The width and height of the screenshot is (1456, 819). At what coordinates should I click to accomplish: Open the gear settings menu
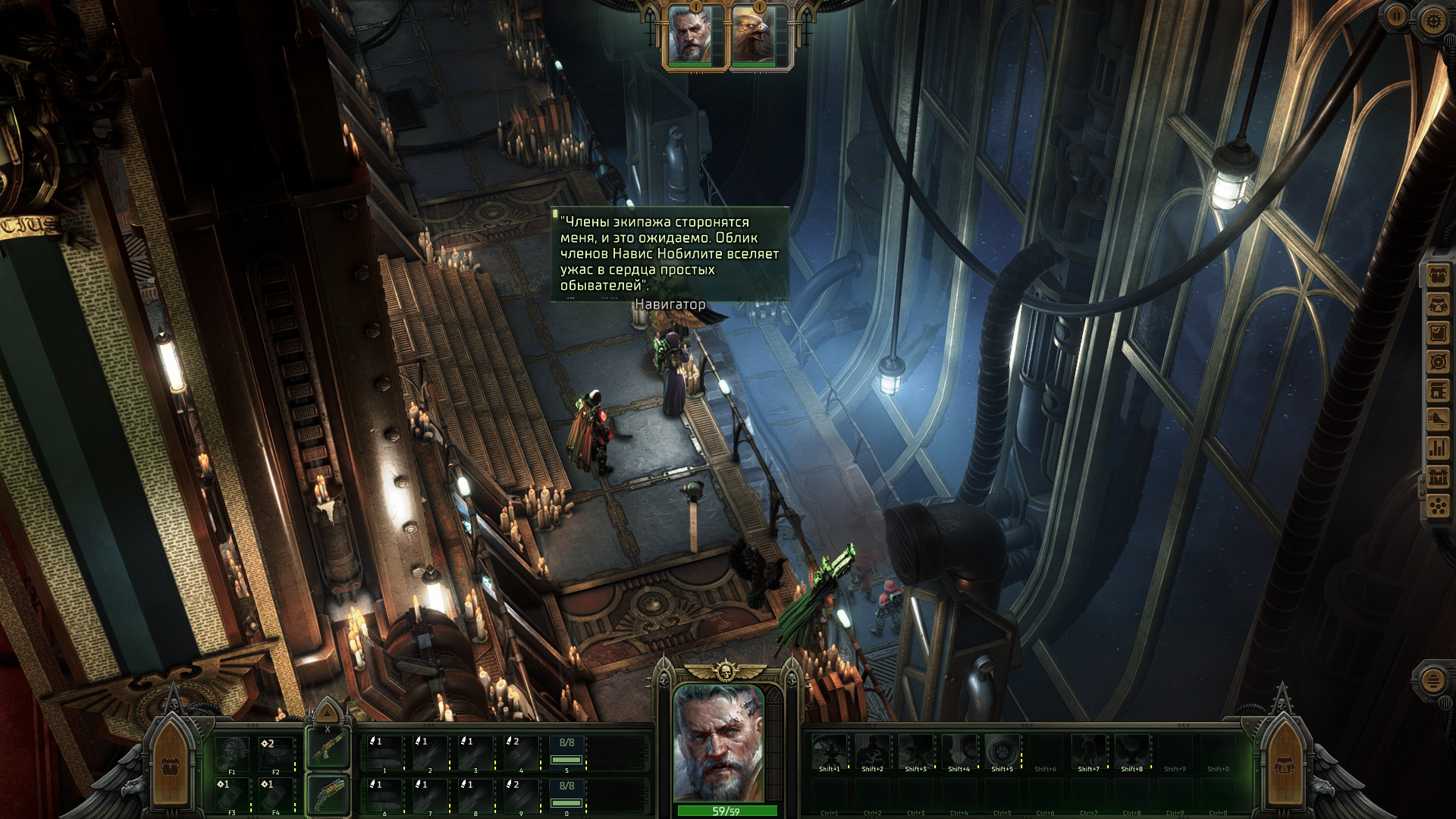click(1432, 20)
